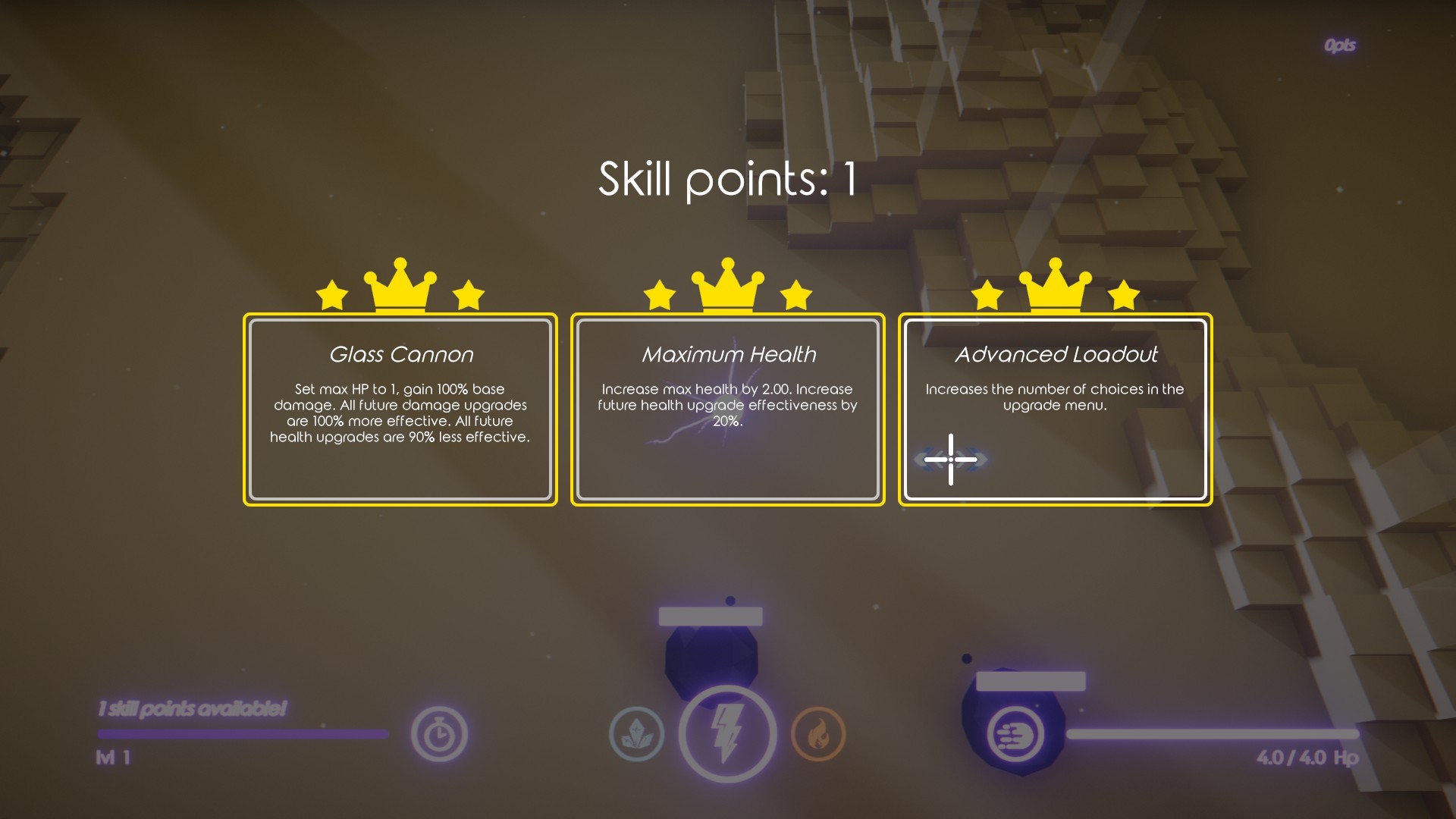Select the crystal element icon

[637, 733]
